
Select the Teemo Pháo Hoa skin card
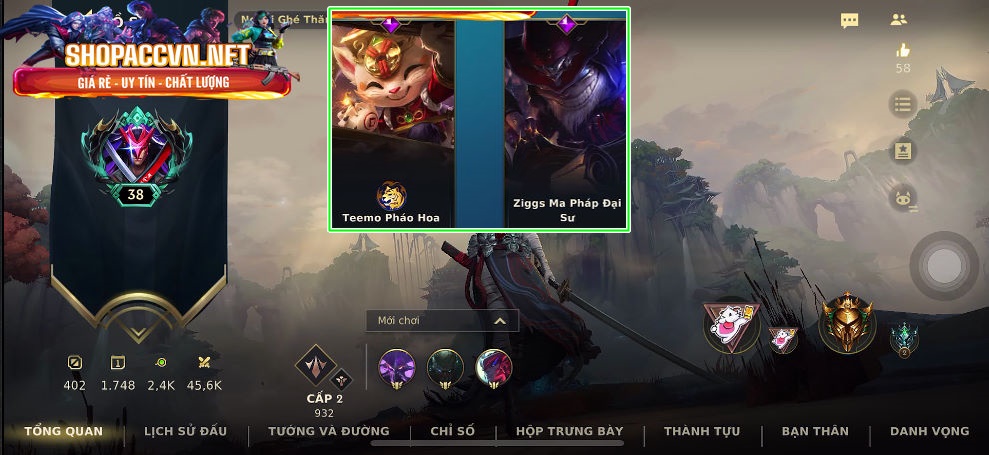(392, 120)
